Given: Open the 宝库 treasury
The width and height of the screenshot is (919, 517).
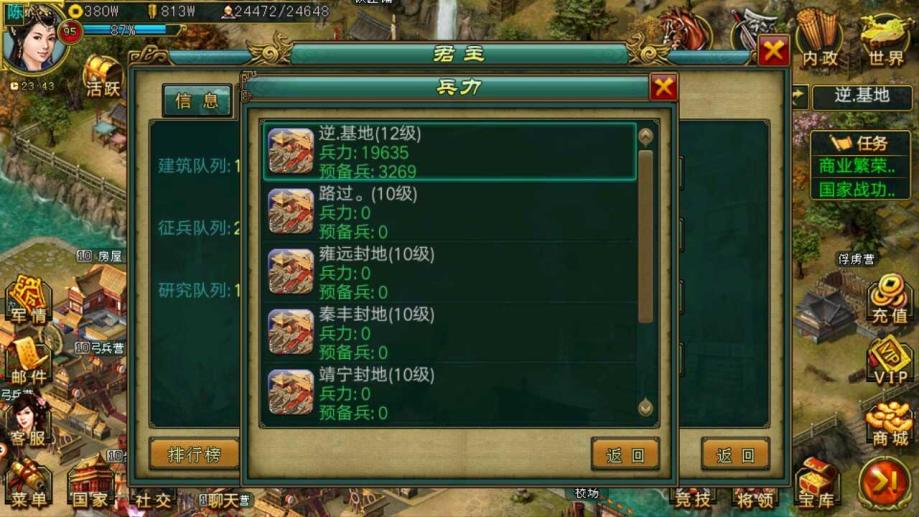Looking at the screenshot, I should 816,485.
